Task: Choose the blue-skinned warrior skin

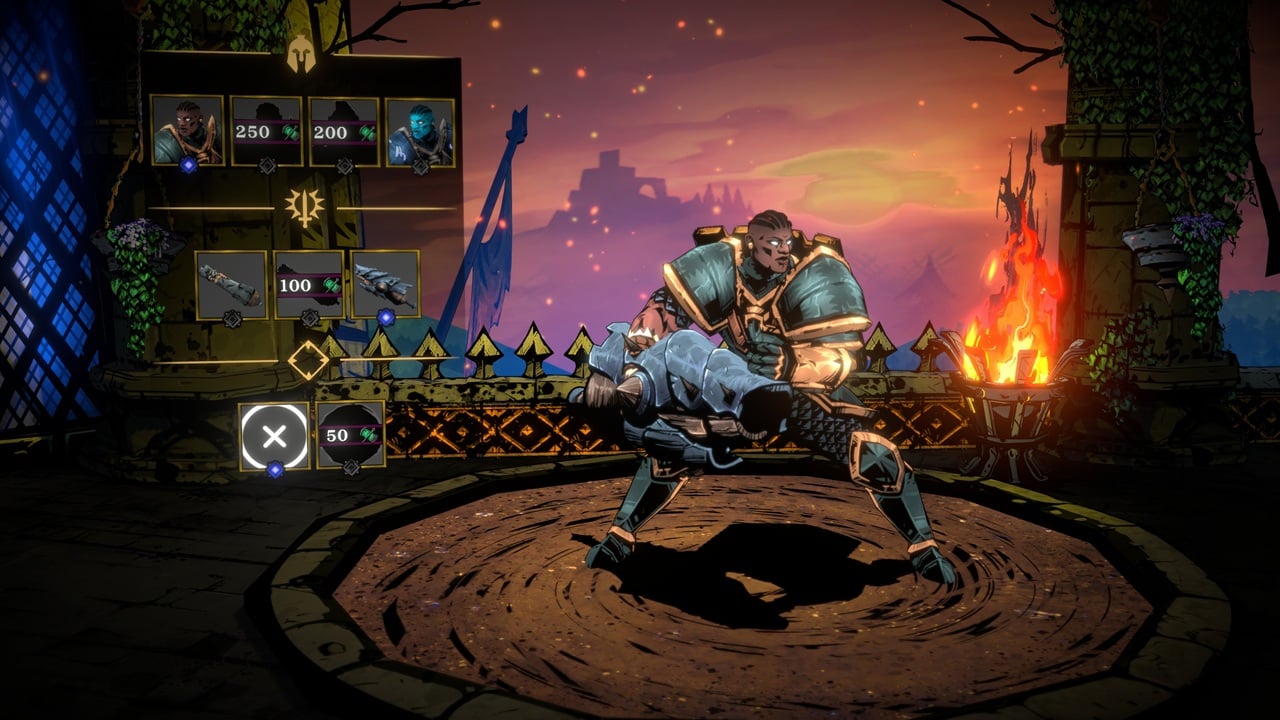Action: tap(420, 131)
